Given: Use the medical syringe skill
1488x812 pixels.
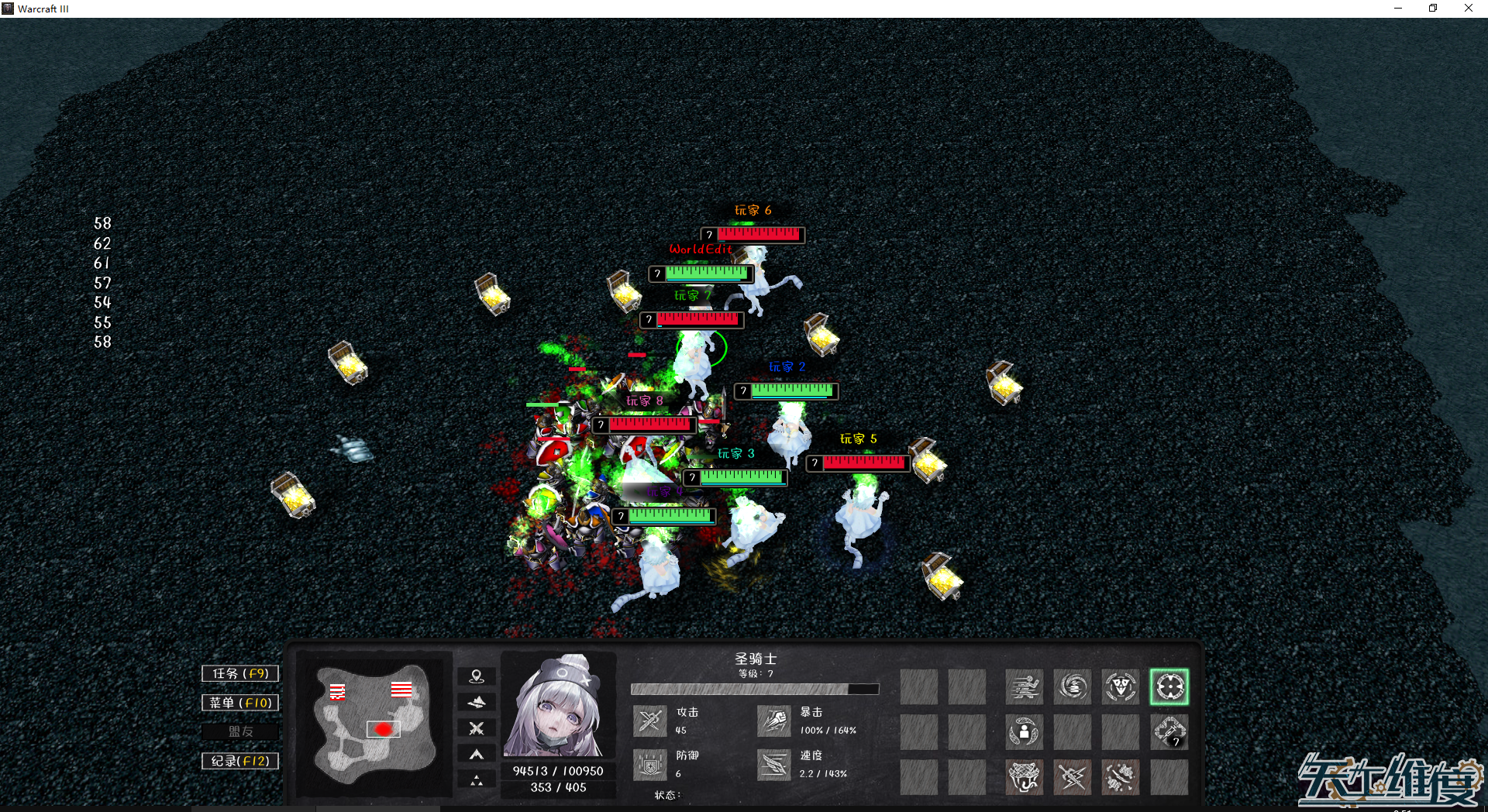Looking at the screenshot, I should [x=1169, y=731].
